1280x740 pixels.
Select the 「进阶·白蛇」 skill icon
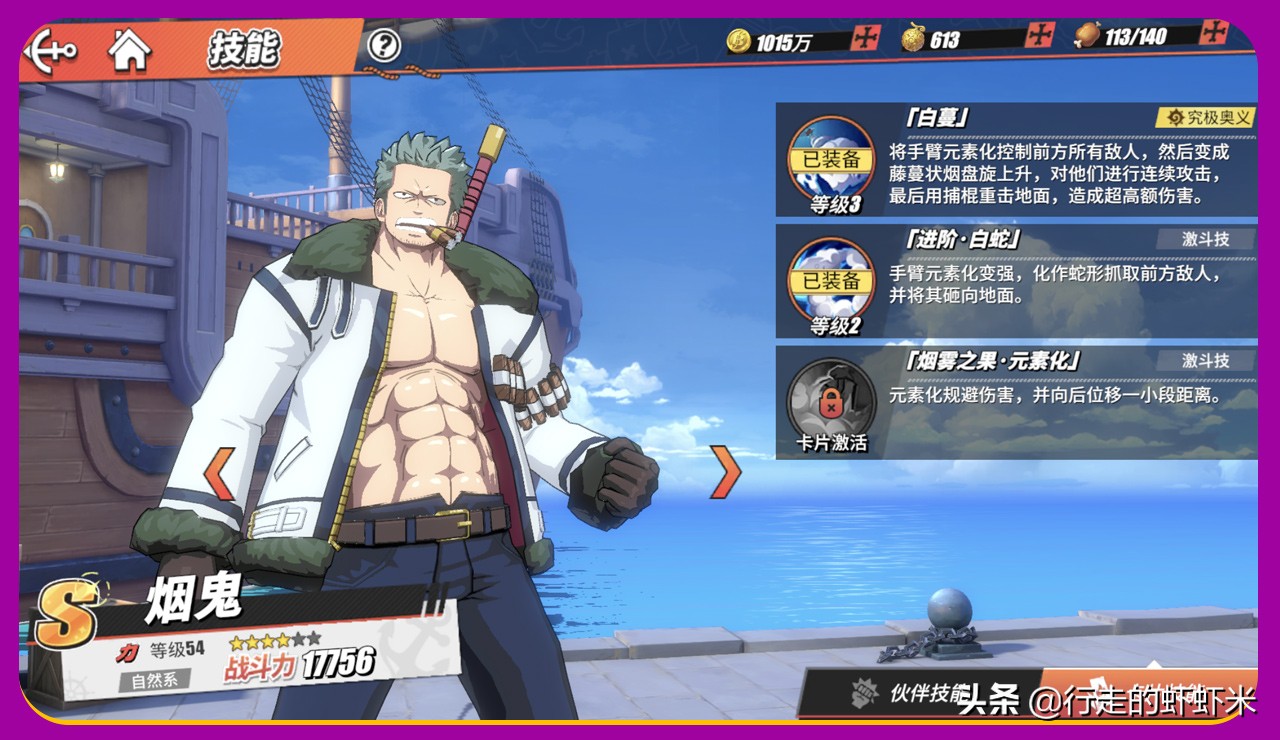833,279
